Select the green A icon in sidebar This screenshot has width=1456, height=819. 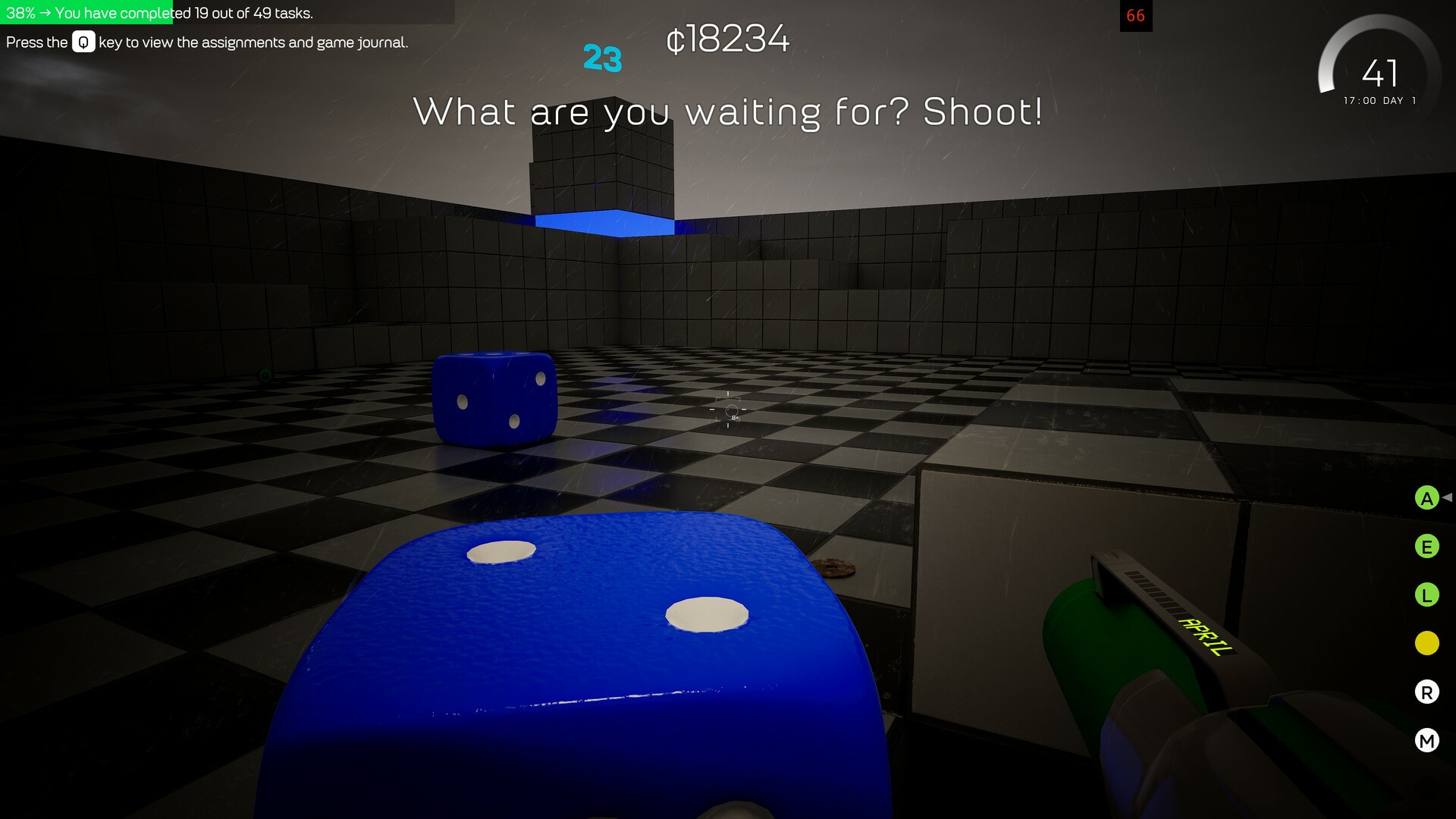(x=1427, y=498)
